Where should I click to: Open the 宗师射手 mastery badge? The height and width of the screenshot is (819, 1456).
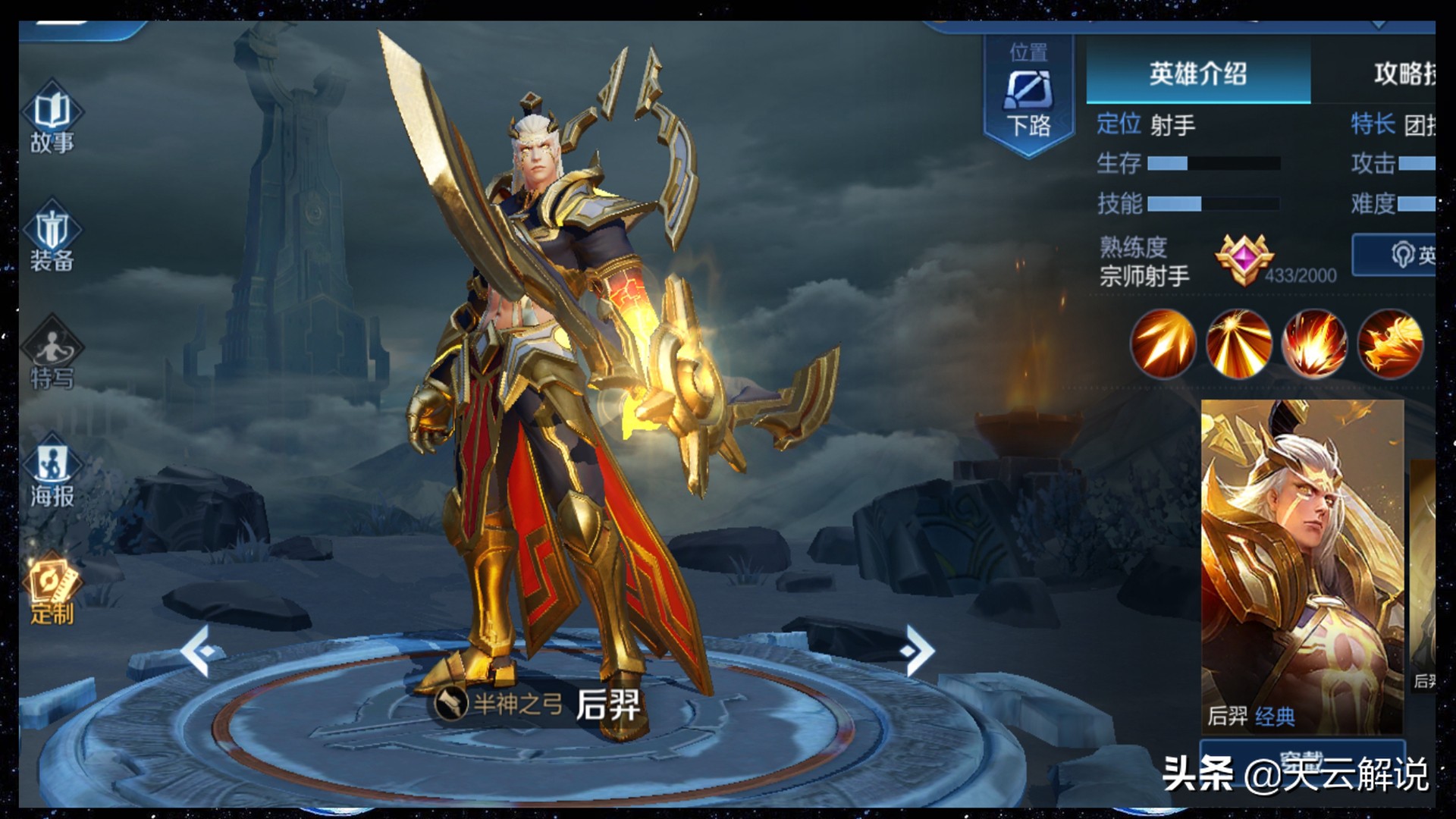1244,259
